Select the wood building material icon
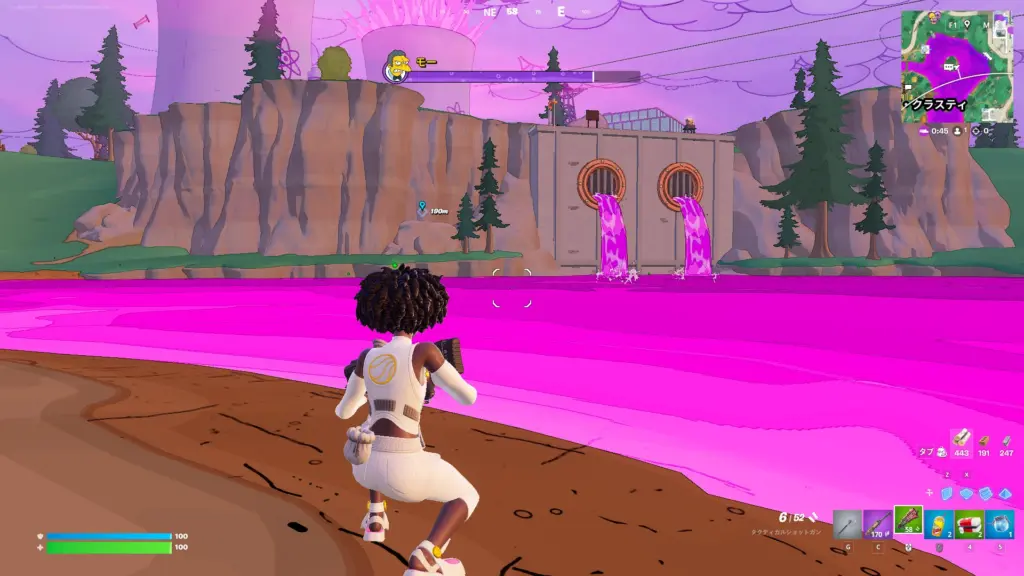This screenshot has height=576, width=1024. [961, 439]
